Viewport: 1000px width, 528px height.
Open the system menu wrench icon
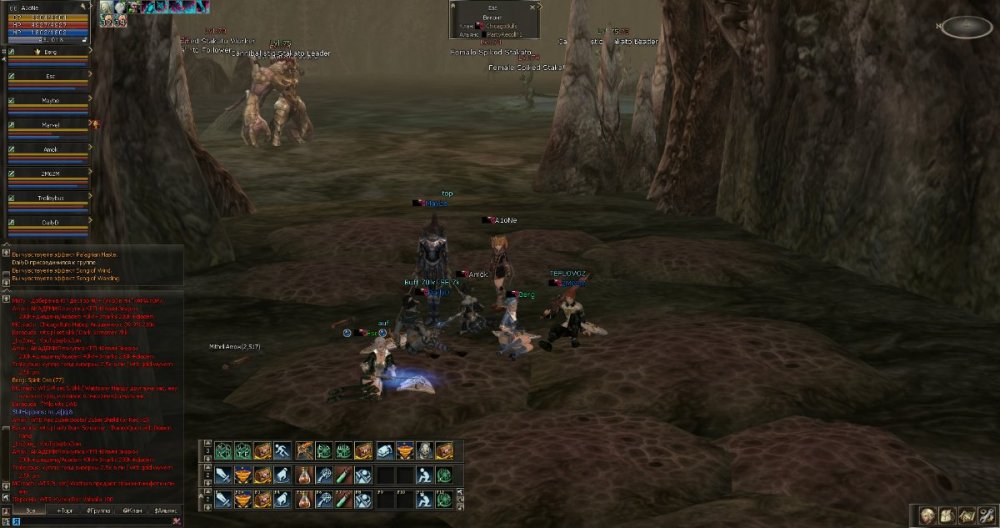pos(987,515)
